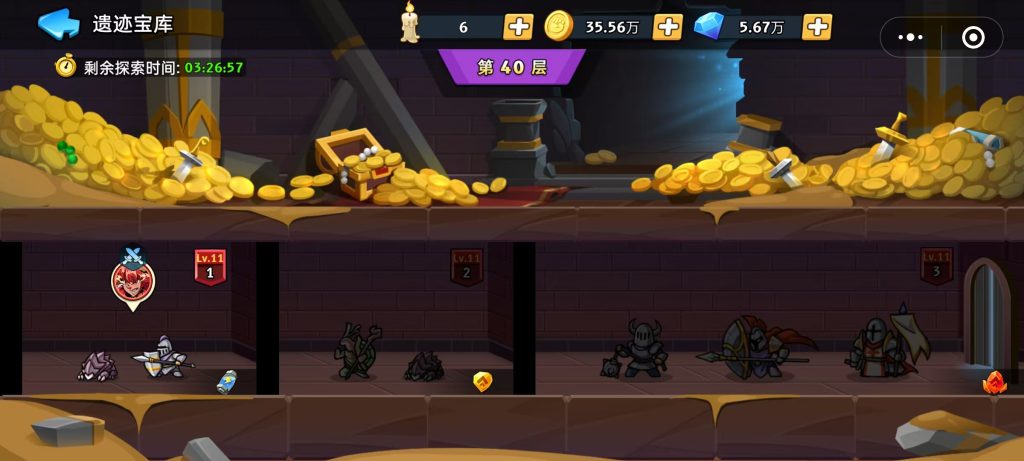
Task: Select the Lv.11 room 3 banner
Action: pos(936,267)
